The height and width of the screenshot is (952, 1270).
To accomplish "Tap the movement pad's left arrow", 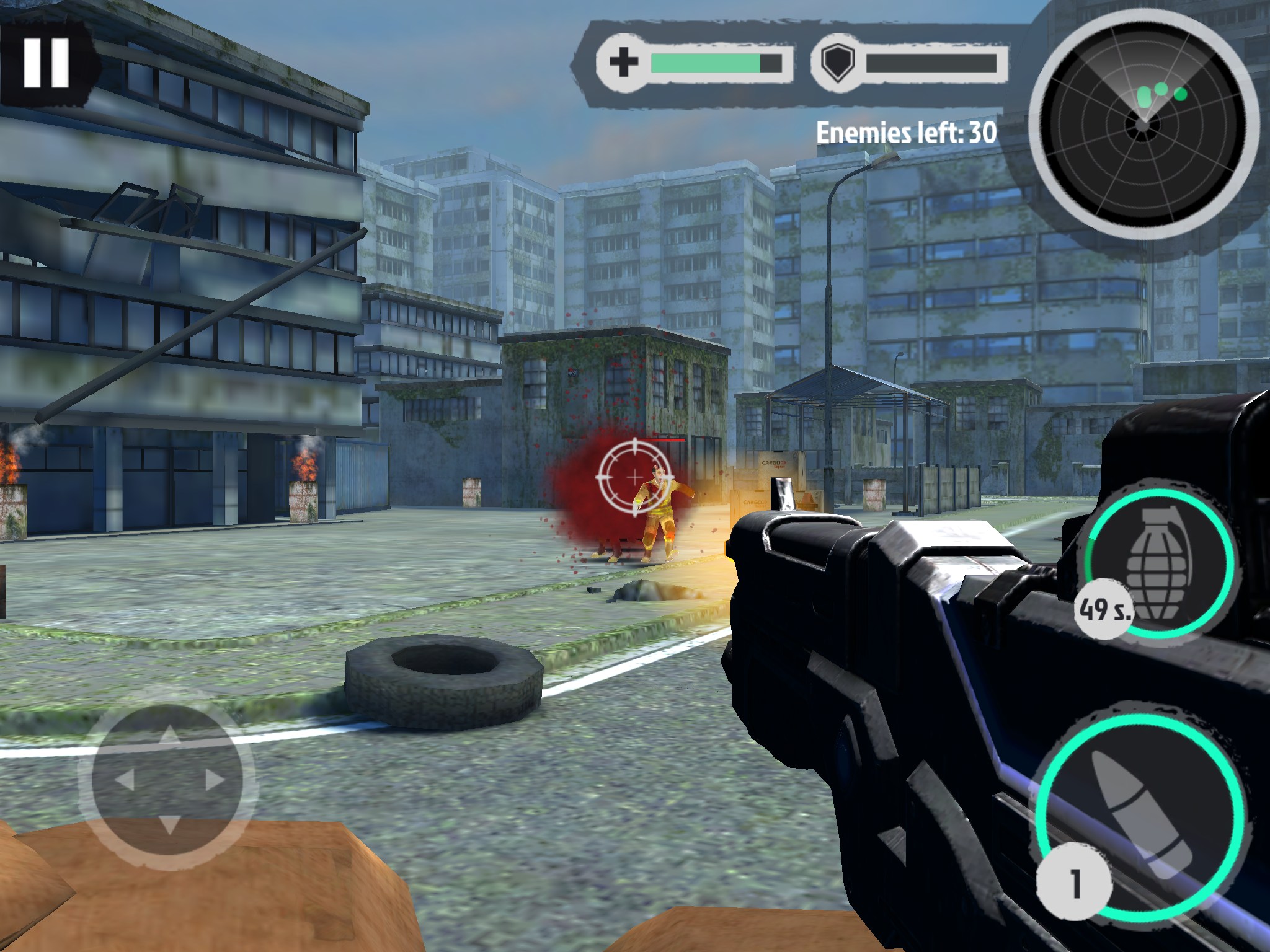I will coord(125,779).
